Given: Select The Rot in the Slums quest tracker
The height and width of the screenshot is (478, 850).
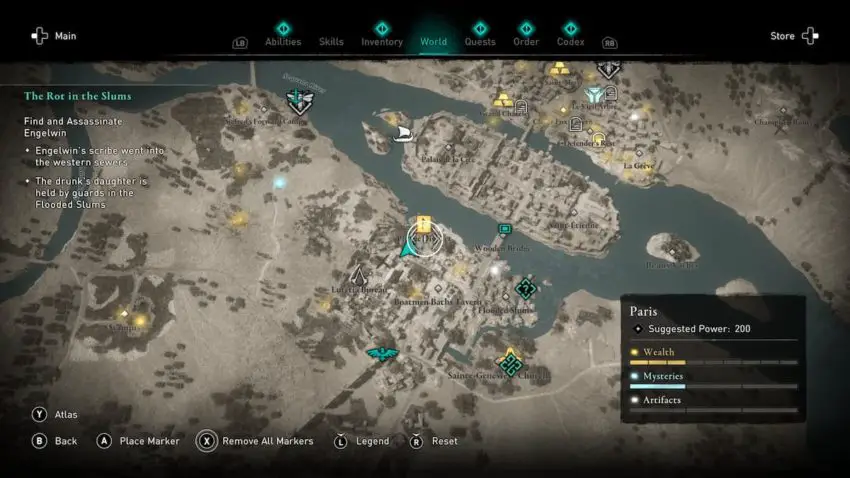Looking at the screenshot, I should tap(78, 96).
